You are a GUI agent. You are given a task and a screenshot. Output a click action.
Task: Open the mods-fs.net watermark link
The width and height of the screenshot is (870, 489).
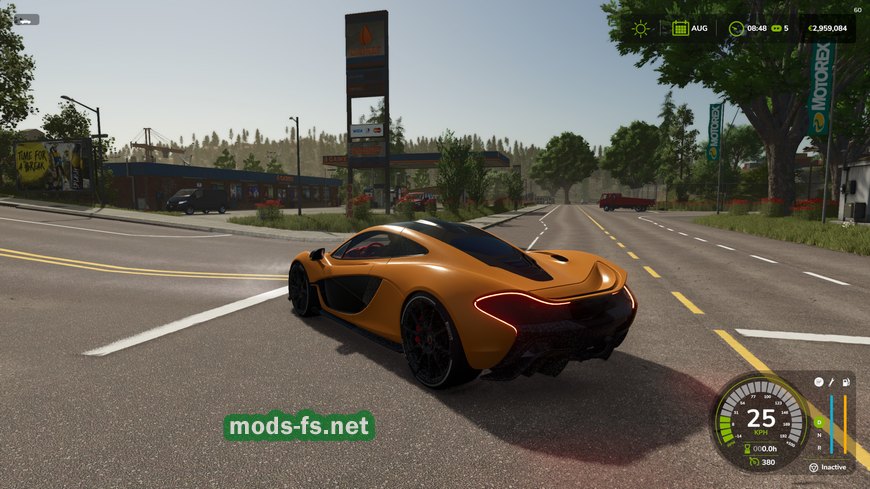click(299, 426)
